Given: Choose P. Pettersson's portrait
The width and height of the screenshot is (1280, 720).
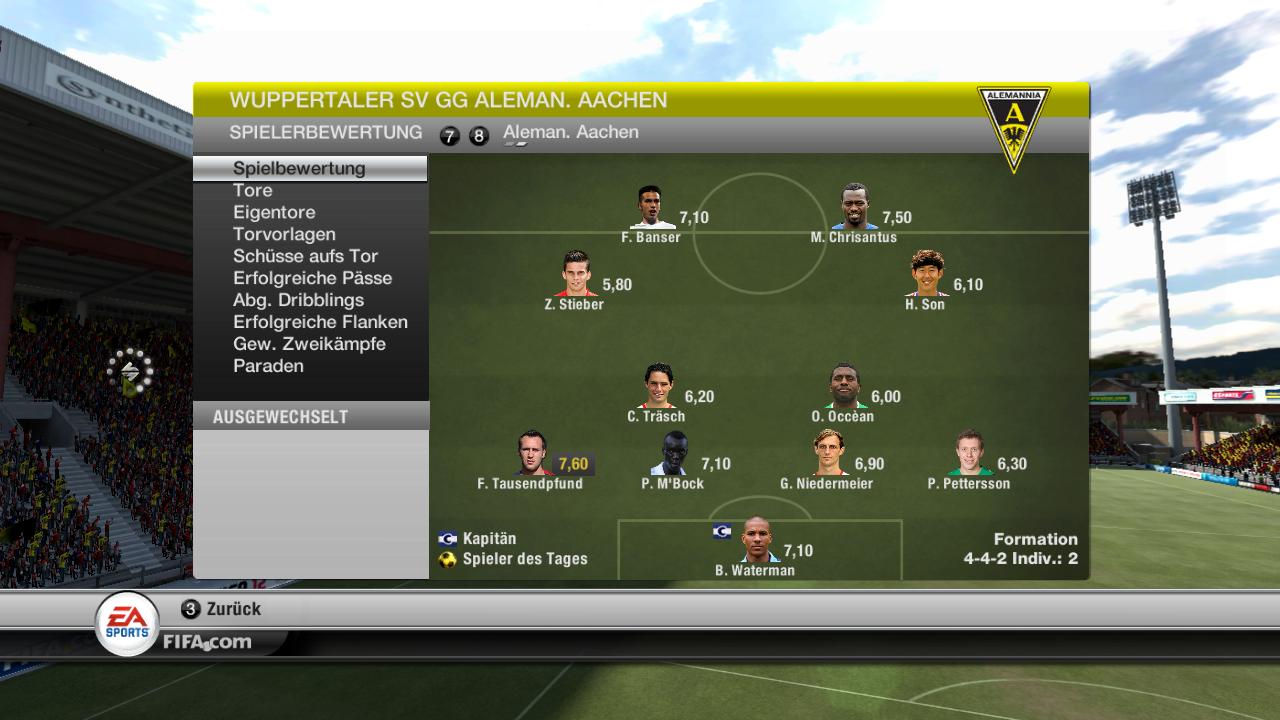Looking at the screenshot, I should 970,454.
